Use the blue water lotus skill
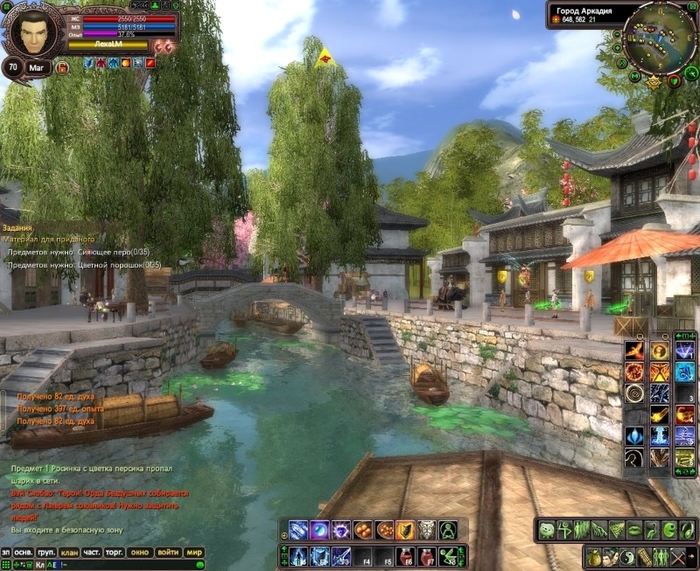The height and width of the screenshot is (571, 700). 635,436
